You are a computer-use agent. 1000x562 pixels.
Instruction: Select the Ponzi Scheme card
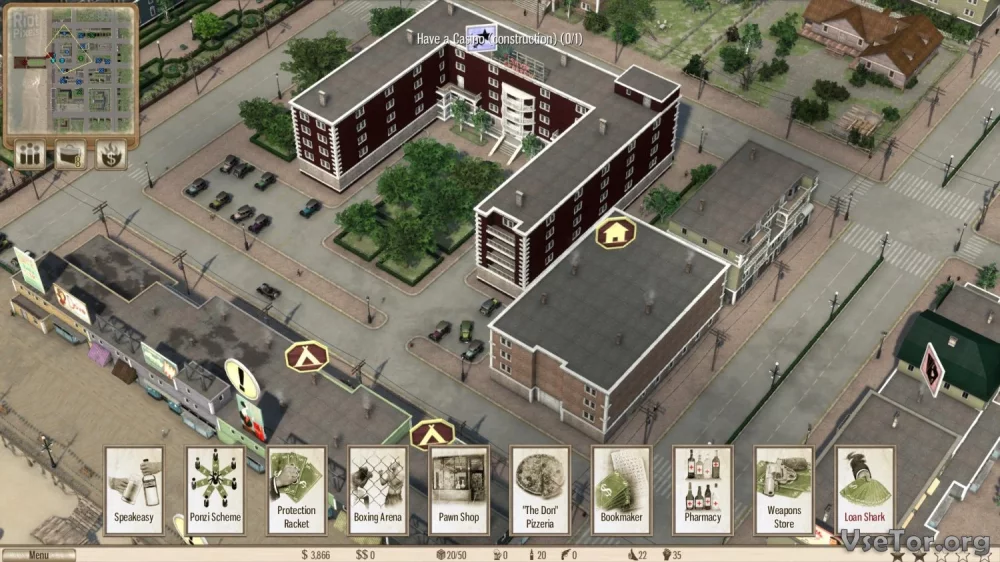[x=215, y=489]
